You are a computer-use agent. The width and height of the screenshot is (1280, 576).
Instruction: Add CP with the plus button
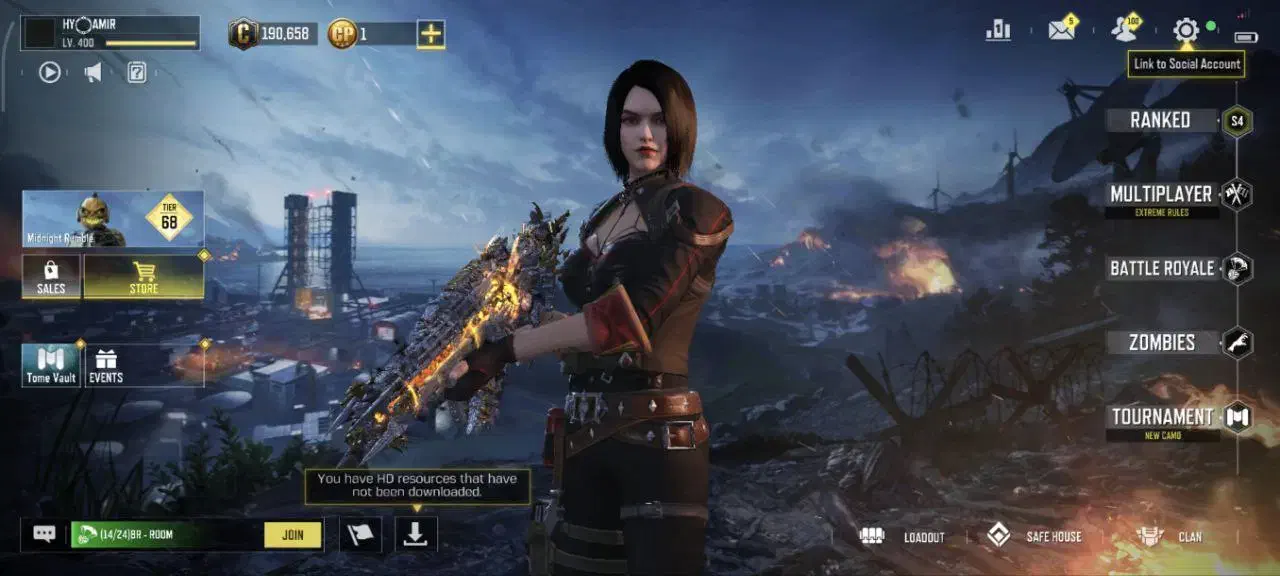tap(431, 34)
